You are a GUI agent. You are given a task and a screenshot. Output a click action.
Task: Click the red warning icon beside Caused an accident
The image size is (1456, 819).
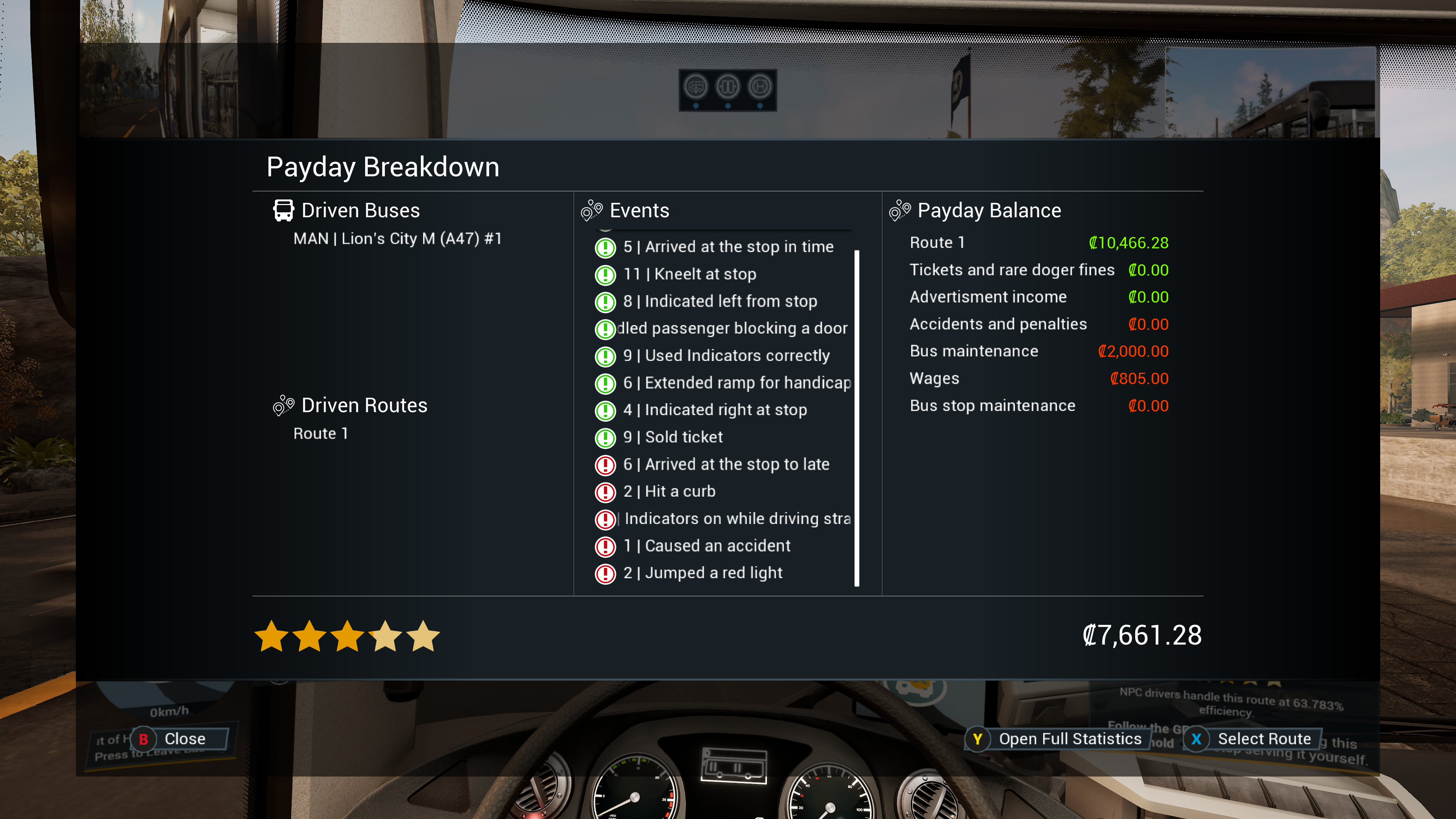(x=605, y=546)
